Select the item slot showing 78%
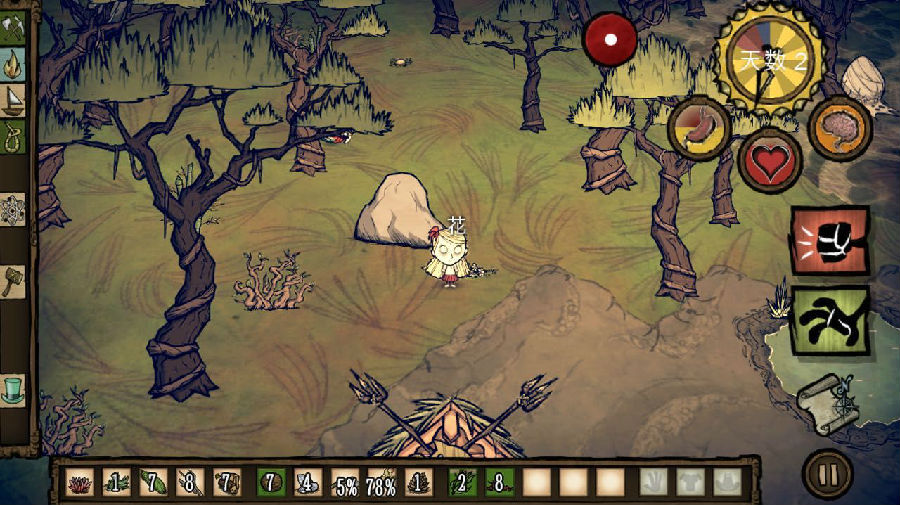Viewport: 900px width, 505px height. [x=381, y=483]
